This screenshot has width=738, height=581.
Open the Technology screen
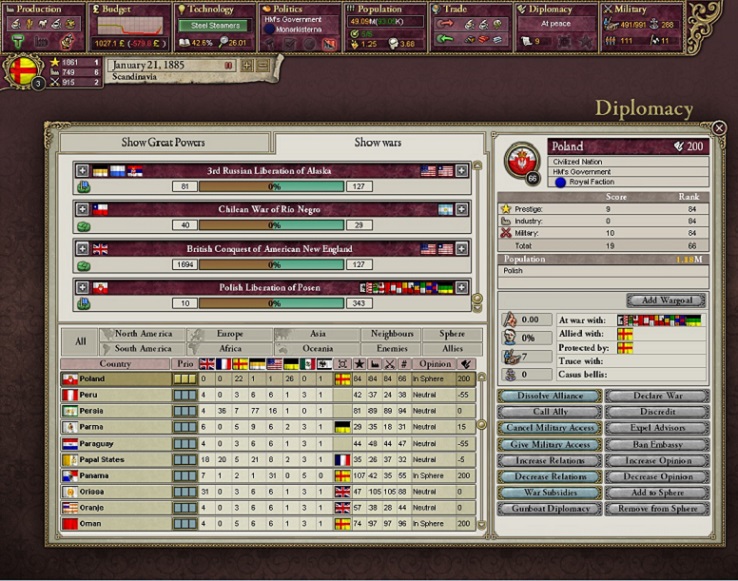pos(211,10)
